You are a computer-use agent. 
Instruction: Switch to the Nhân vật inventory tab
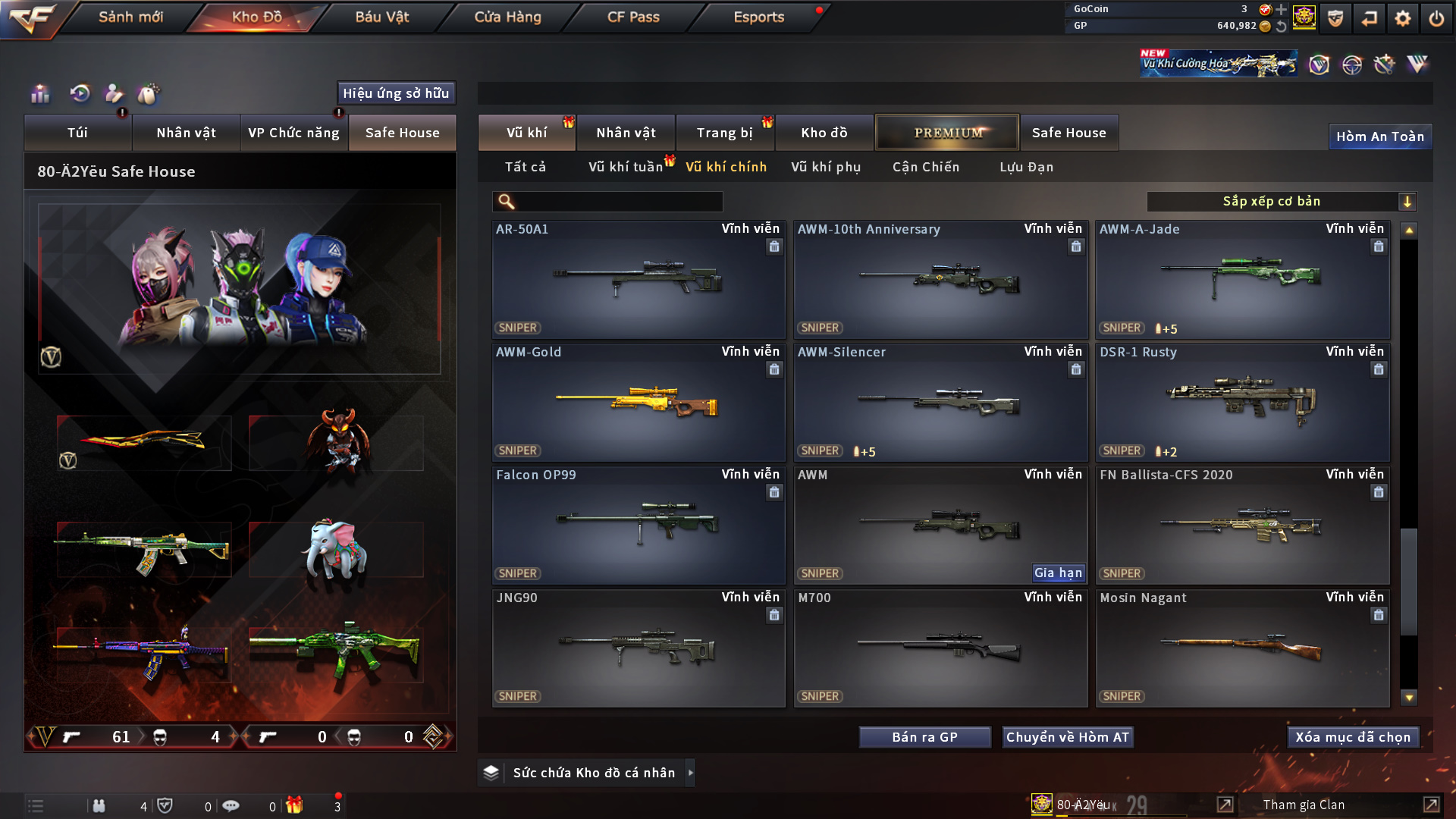(626, 133)
